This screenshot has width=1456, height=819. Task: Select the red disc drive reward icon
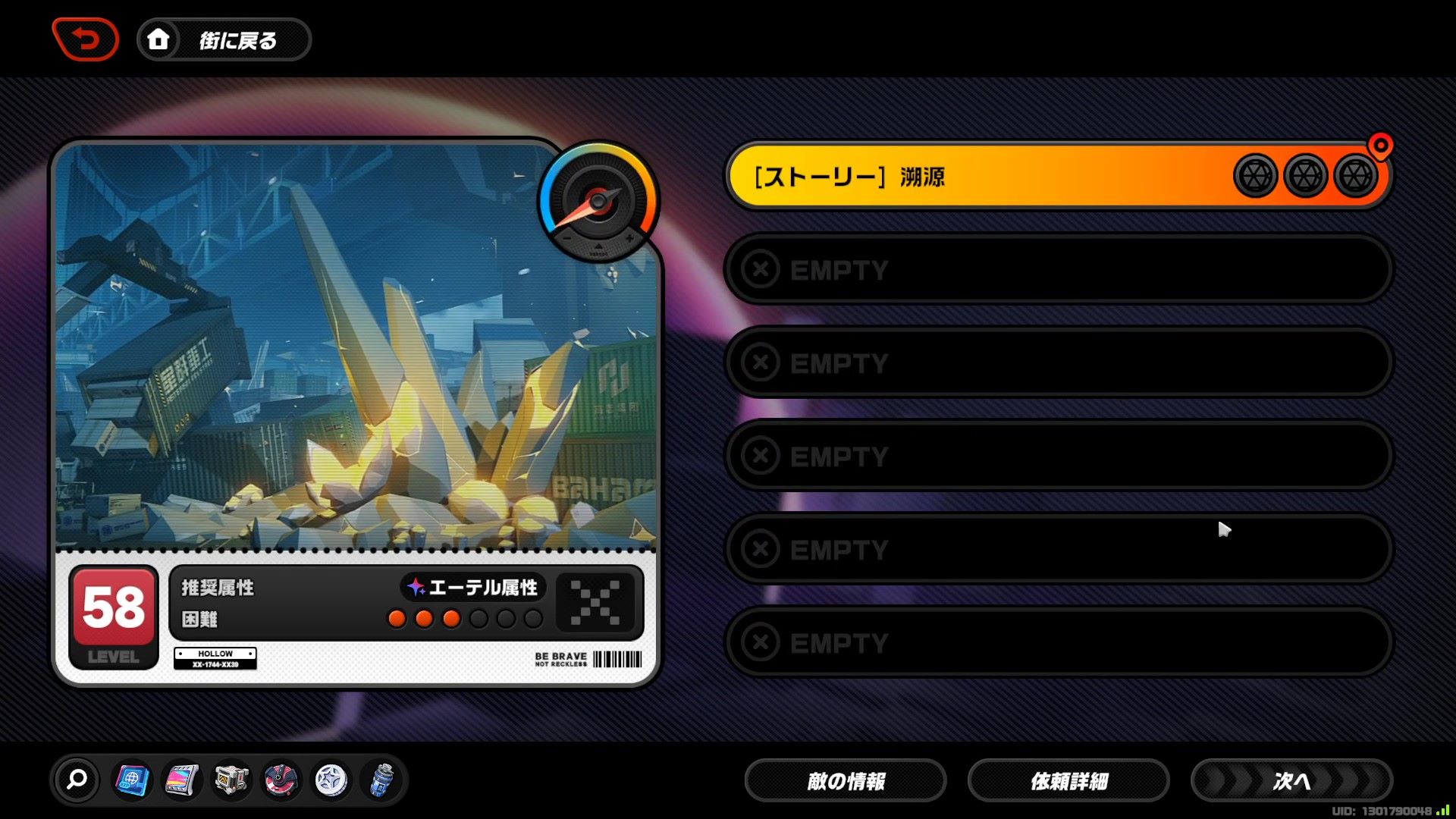pyautogui.click(x=280, y=780)
